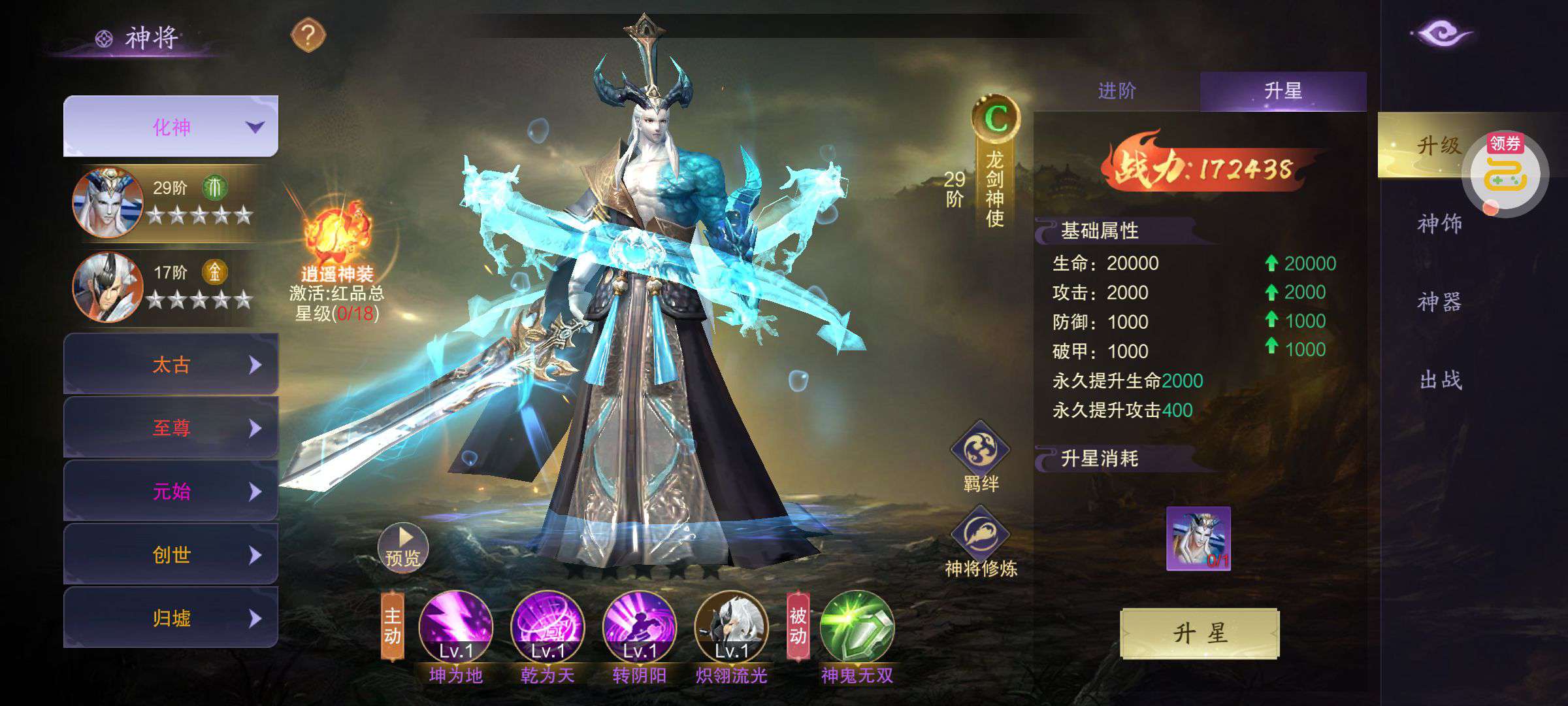Play the 预览 preview button
1568x706 pixels.
402,548
